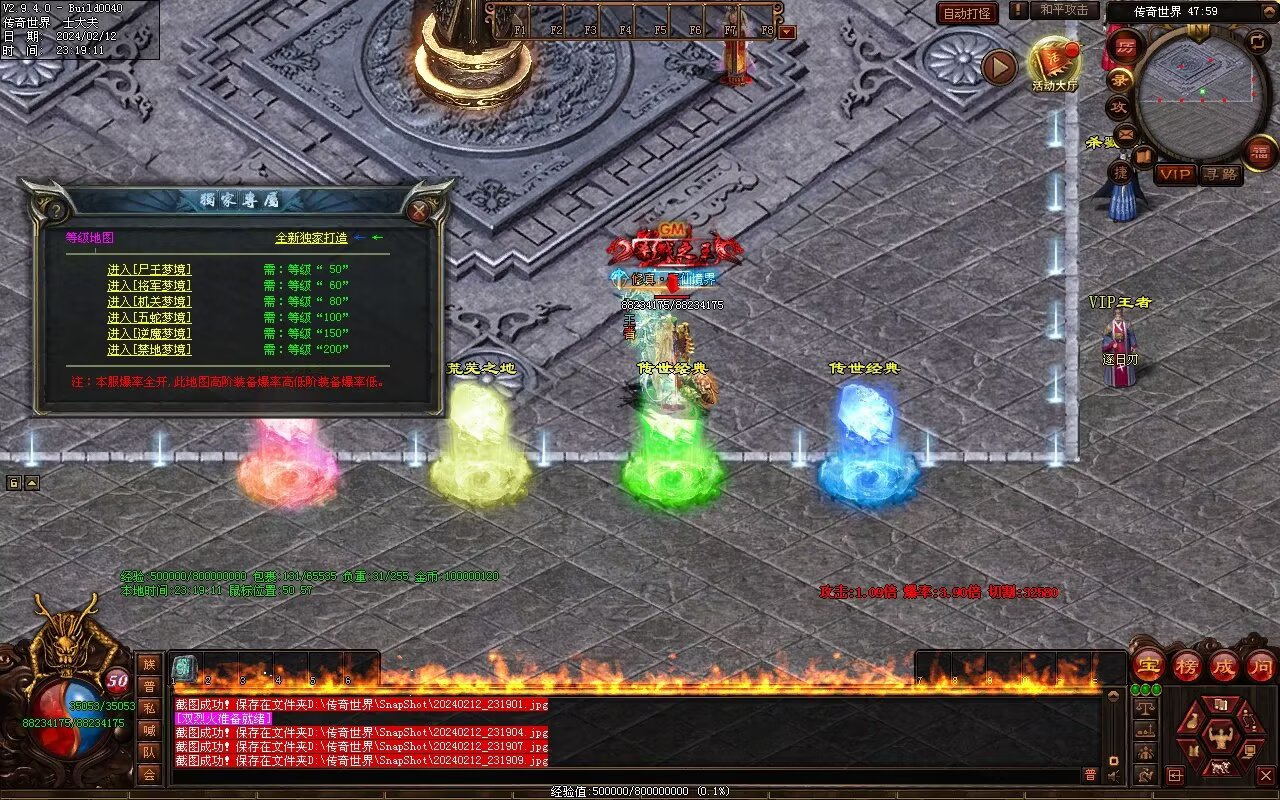Image resolution: width=1280 pixels, height=800 pixels.
Task: Open the VIP panel below the minimap
Action: pyautogui.click(x=1175, y=174)
